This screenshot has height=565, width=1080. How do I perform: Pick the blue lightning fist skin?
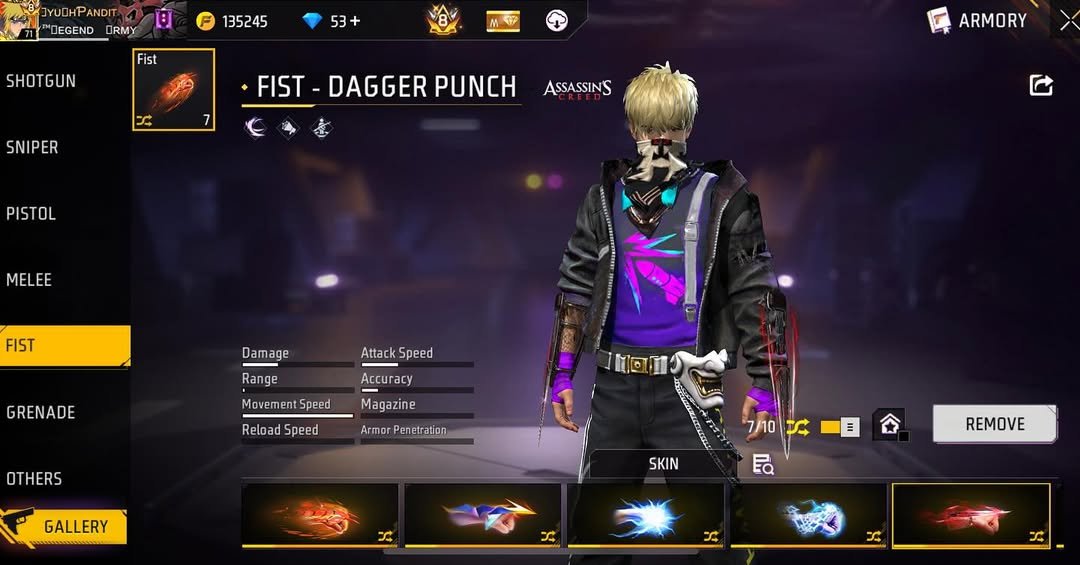[646, 516]
